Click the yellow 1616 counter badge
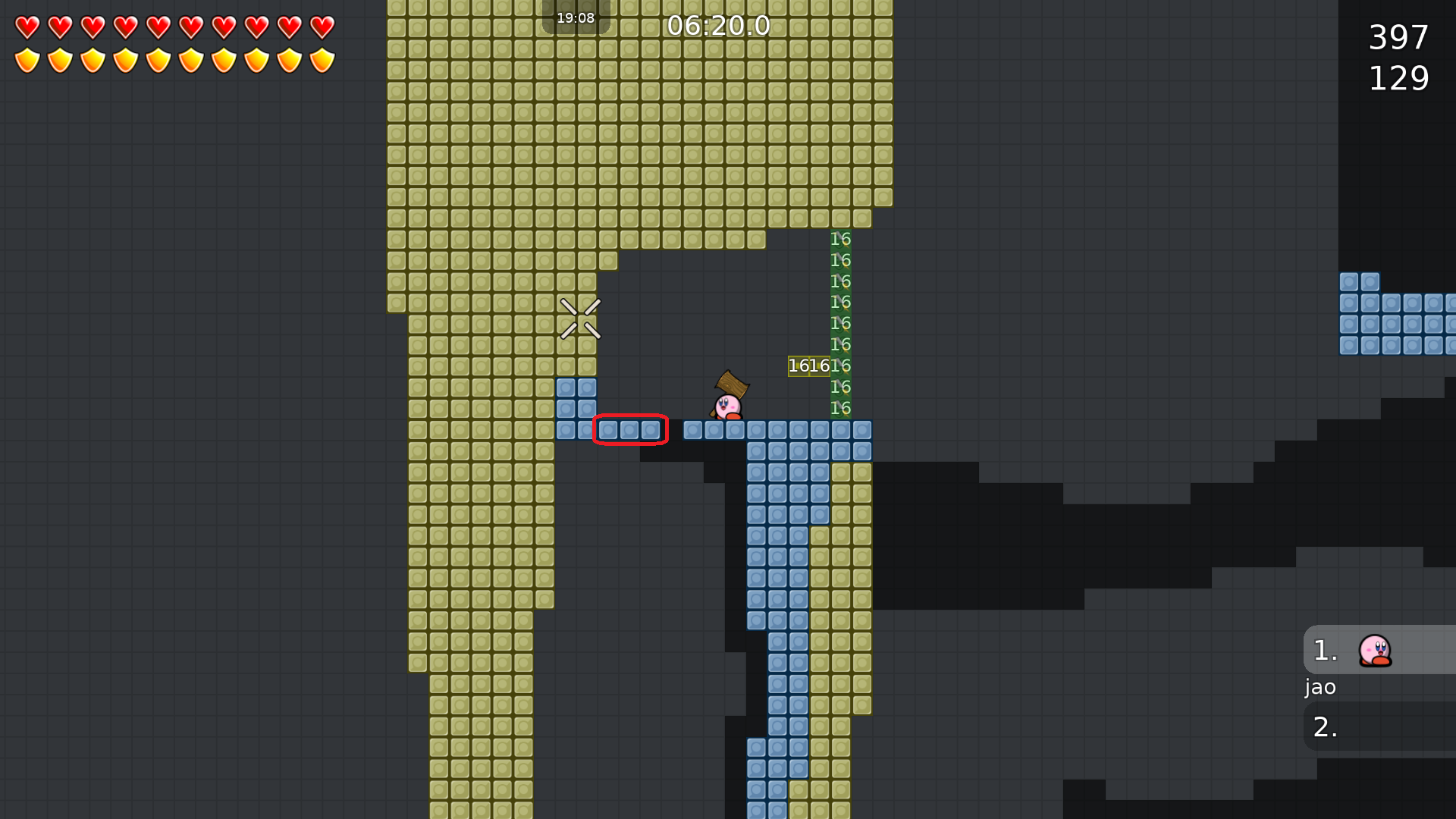 808,366
